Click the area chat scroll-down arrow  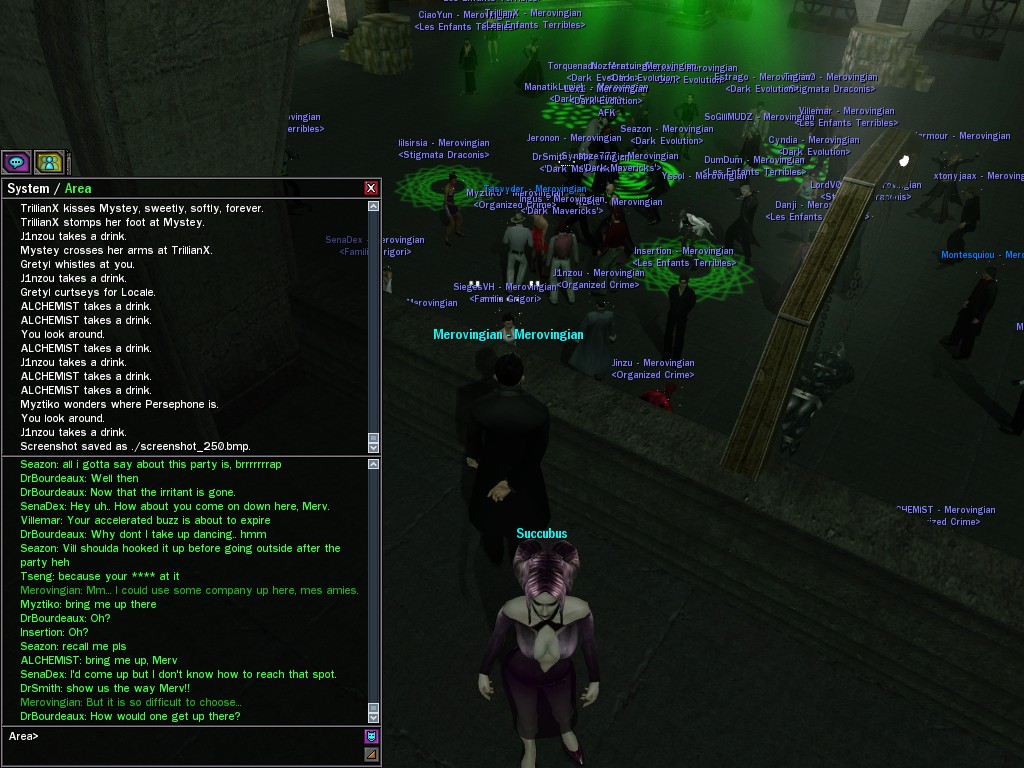click(x=374, y=717)
